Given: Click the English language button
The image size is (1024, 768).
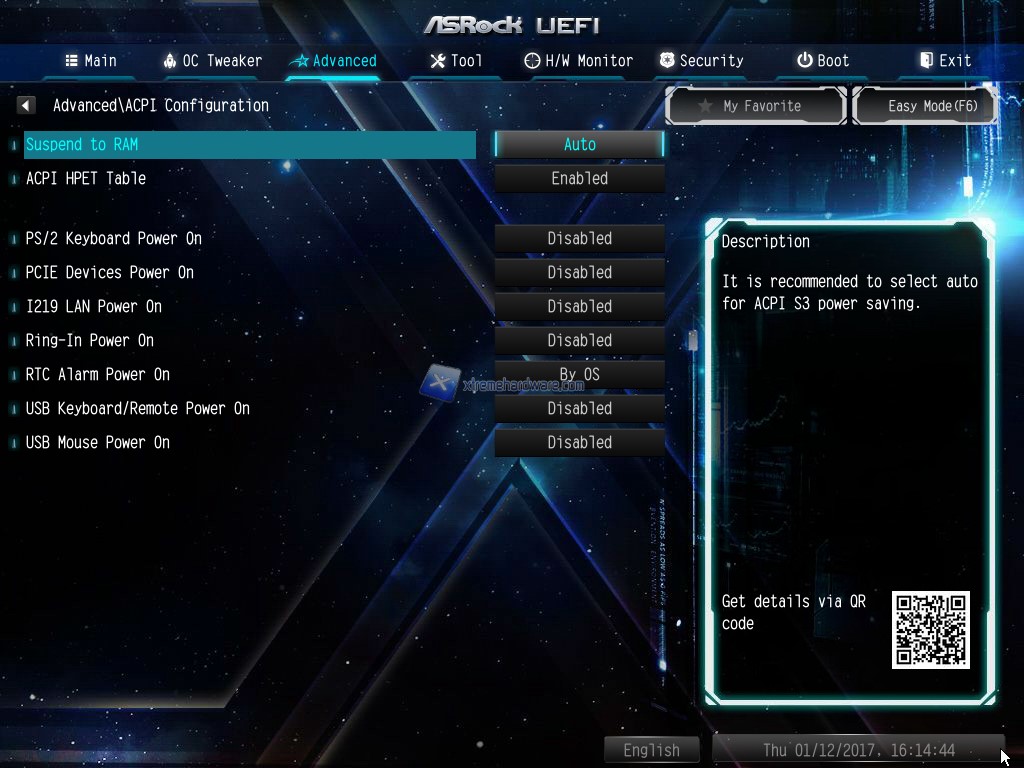Looking at the screenshot, I should coord(651,750).
